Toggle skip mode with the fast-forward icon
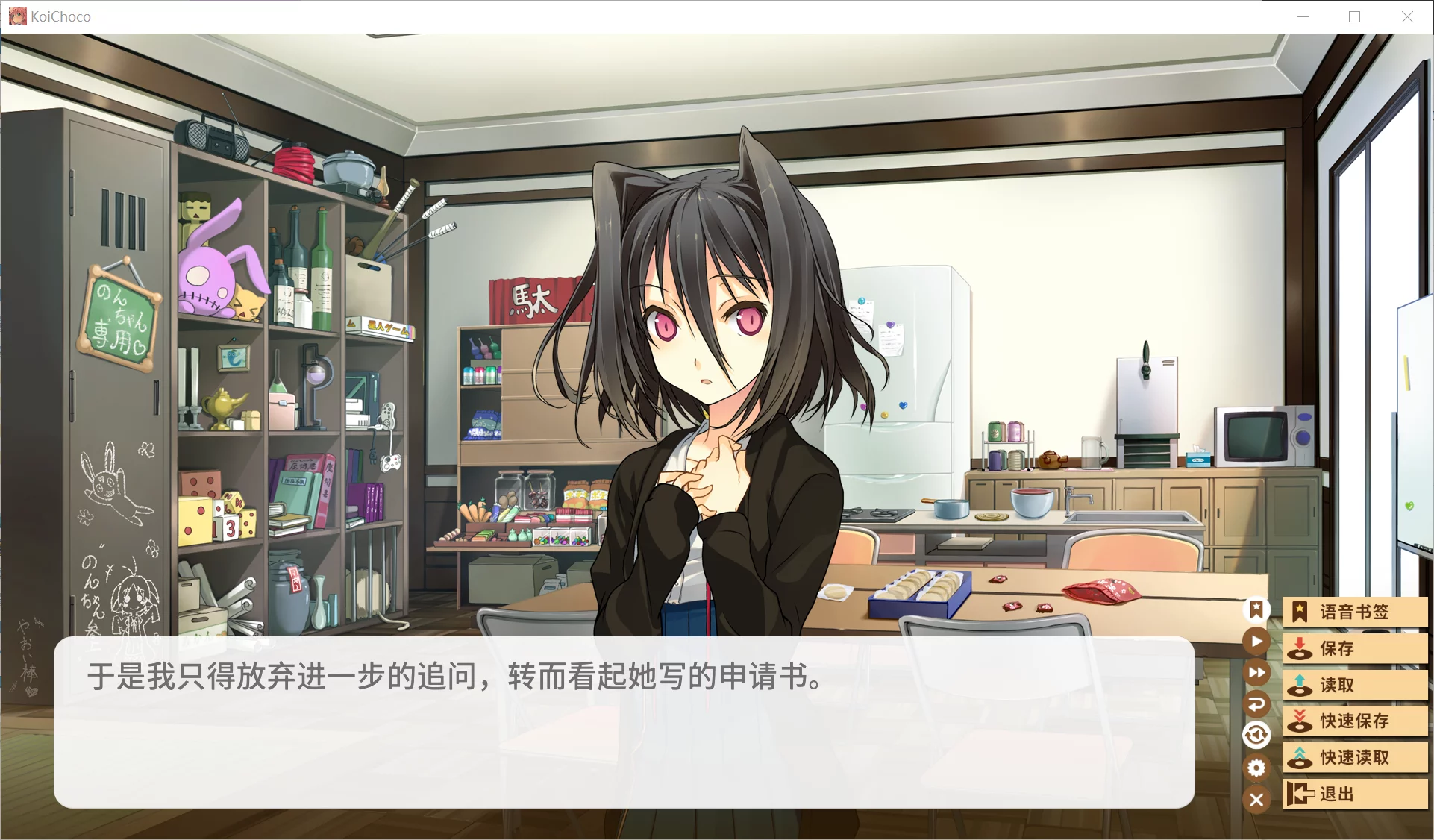This screenshot has height=840, width=1434. 1256,672
